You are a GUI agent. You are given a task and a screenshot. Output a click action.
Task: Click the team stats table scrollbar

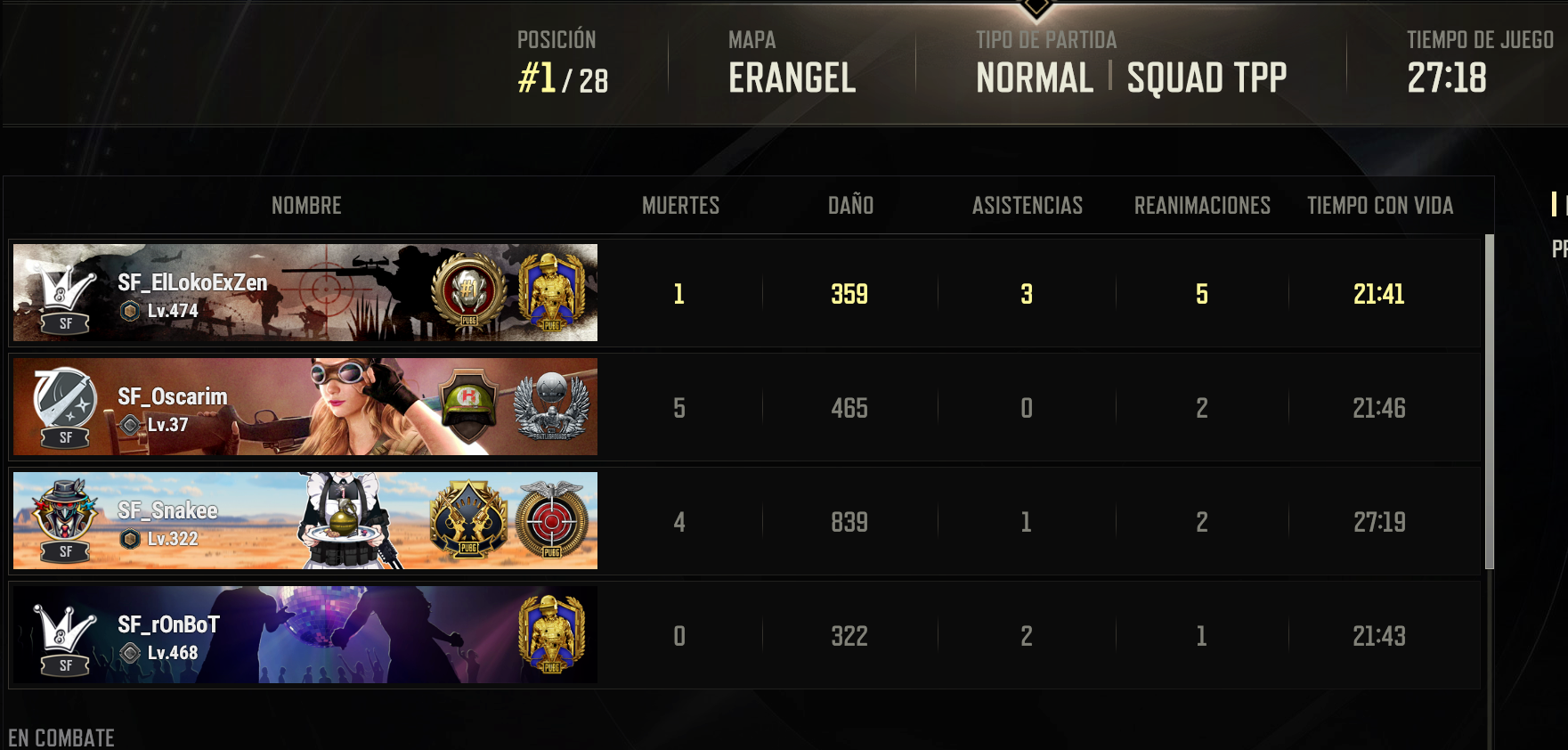1489,401
